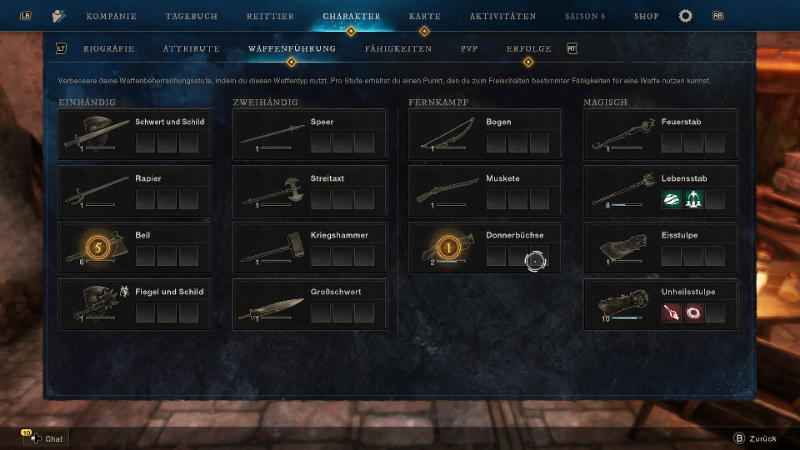
Task: Open the Chat box
Action: [46, 438]
